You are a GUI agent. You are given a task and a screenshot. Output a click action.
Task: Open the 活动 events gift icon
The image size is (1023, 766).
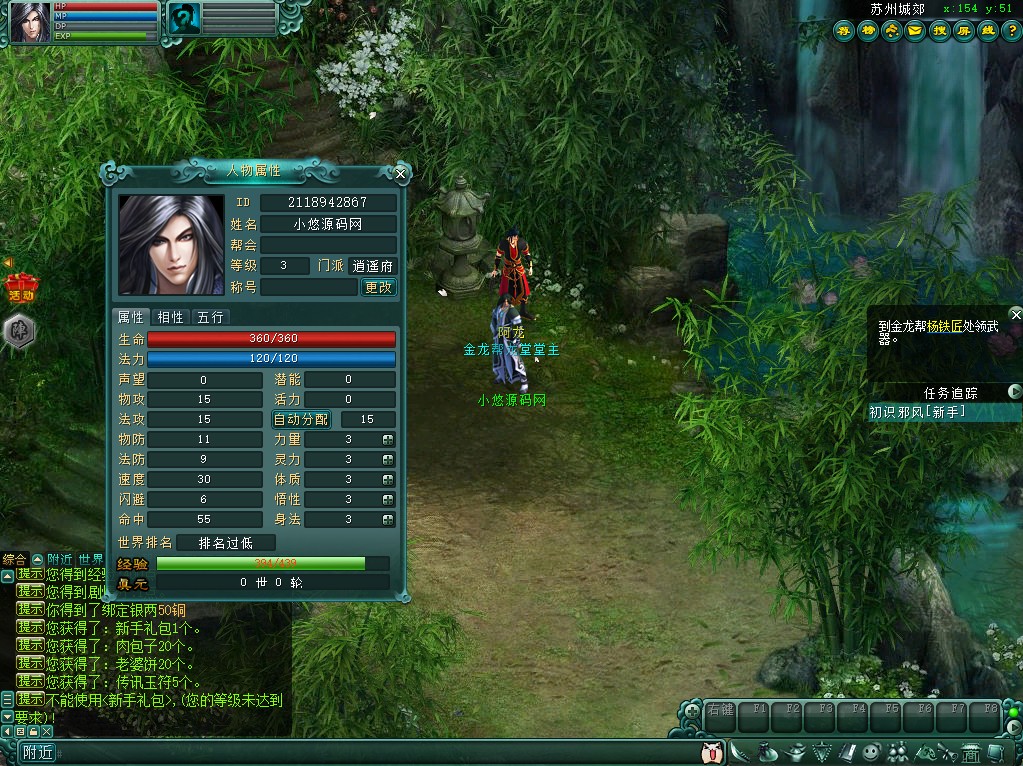pos(20,287)
